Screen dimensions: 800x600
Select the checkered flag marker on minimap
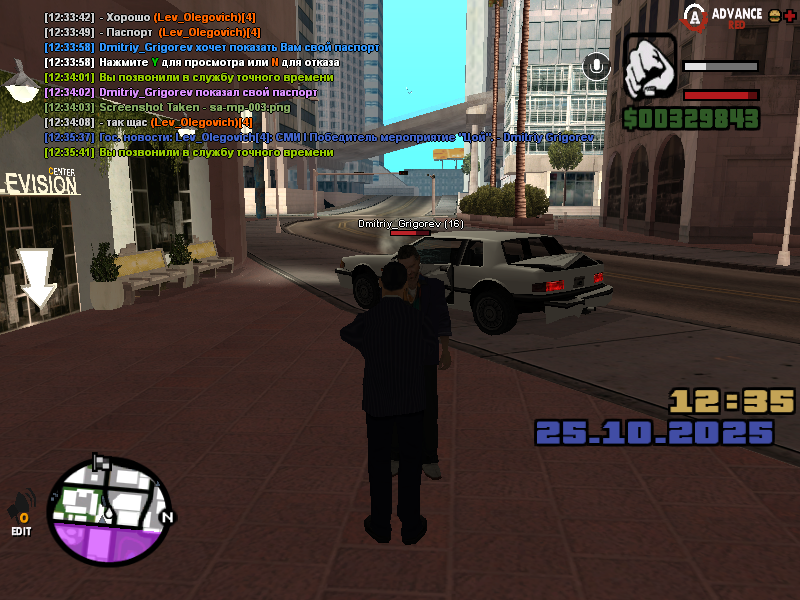(x=100, y=462)
